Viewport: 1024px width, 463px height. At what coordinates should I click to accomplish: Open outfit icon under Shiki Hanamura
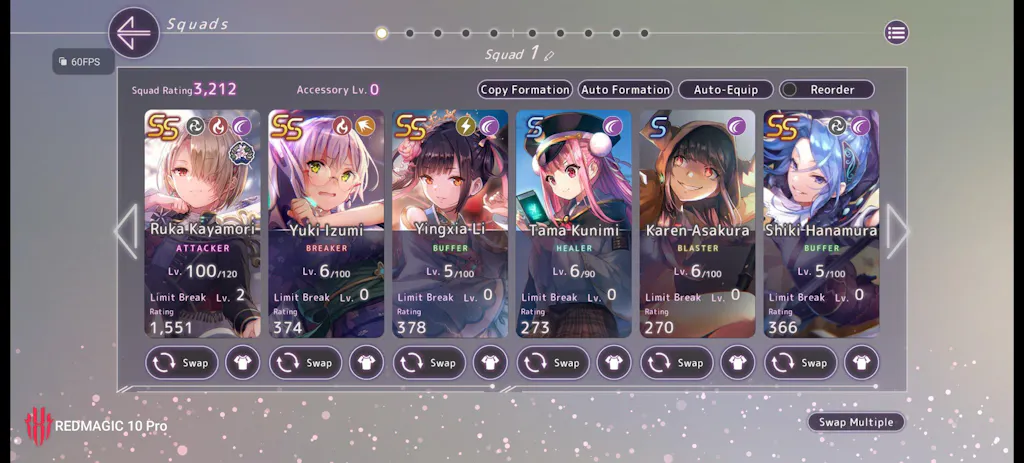tap(862, 363)
